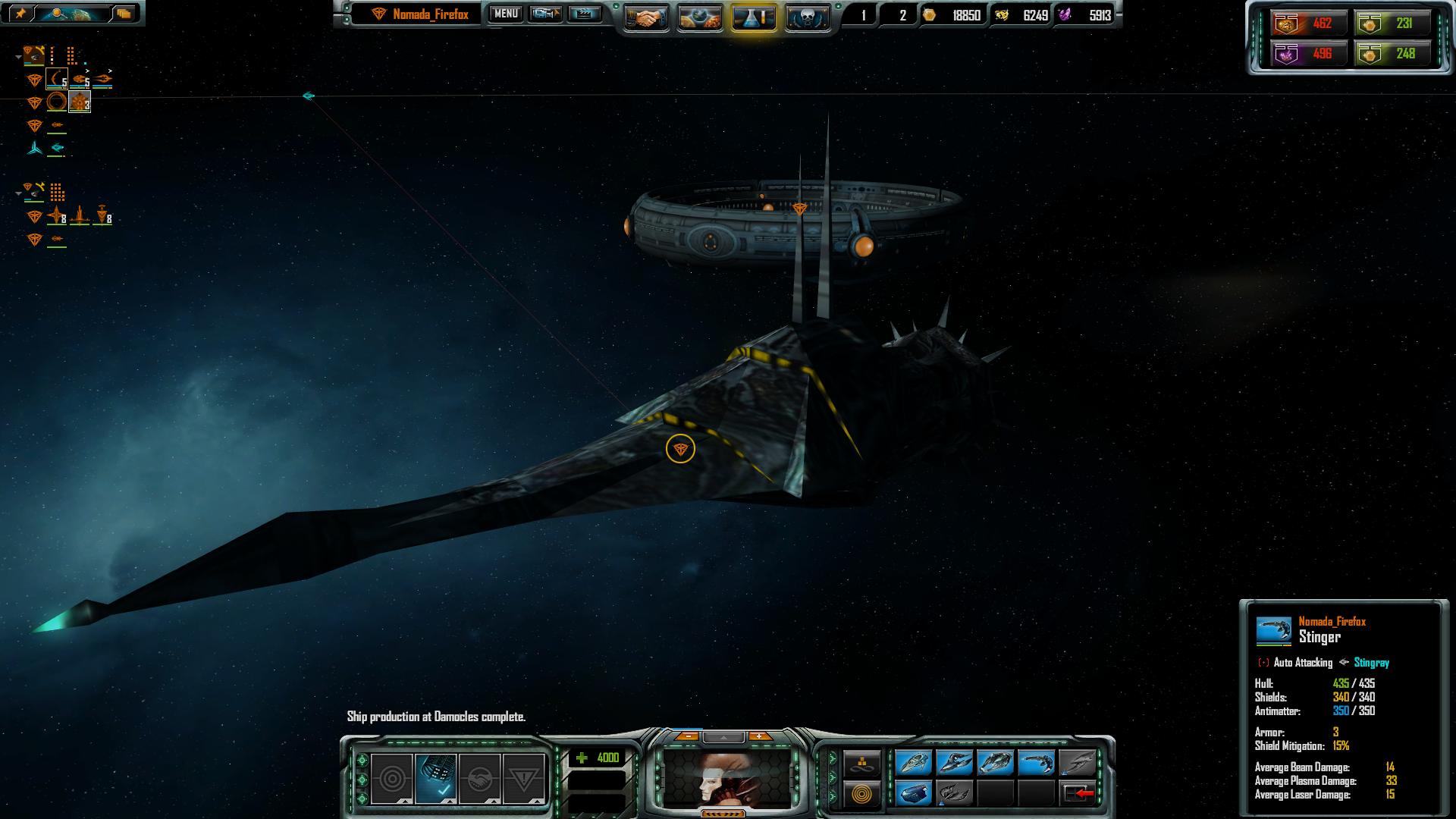The width and height of the screenshot is (1456, 819).
Task: Click the film clapperboard button
Action: coord(584,14)
